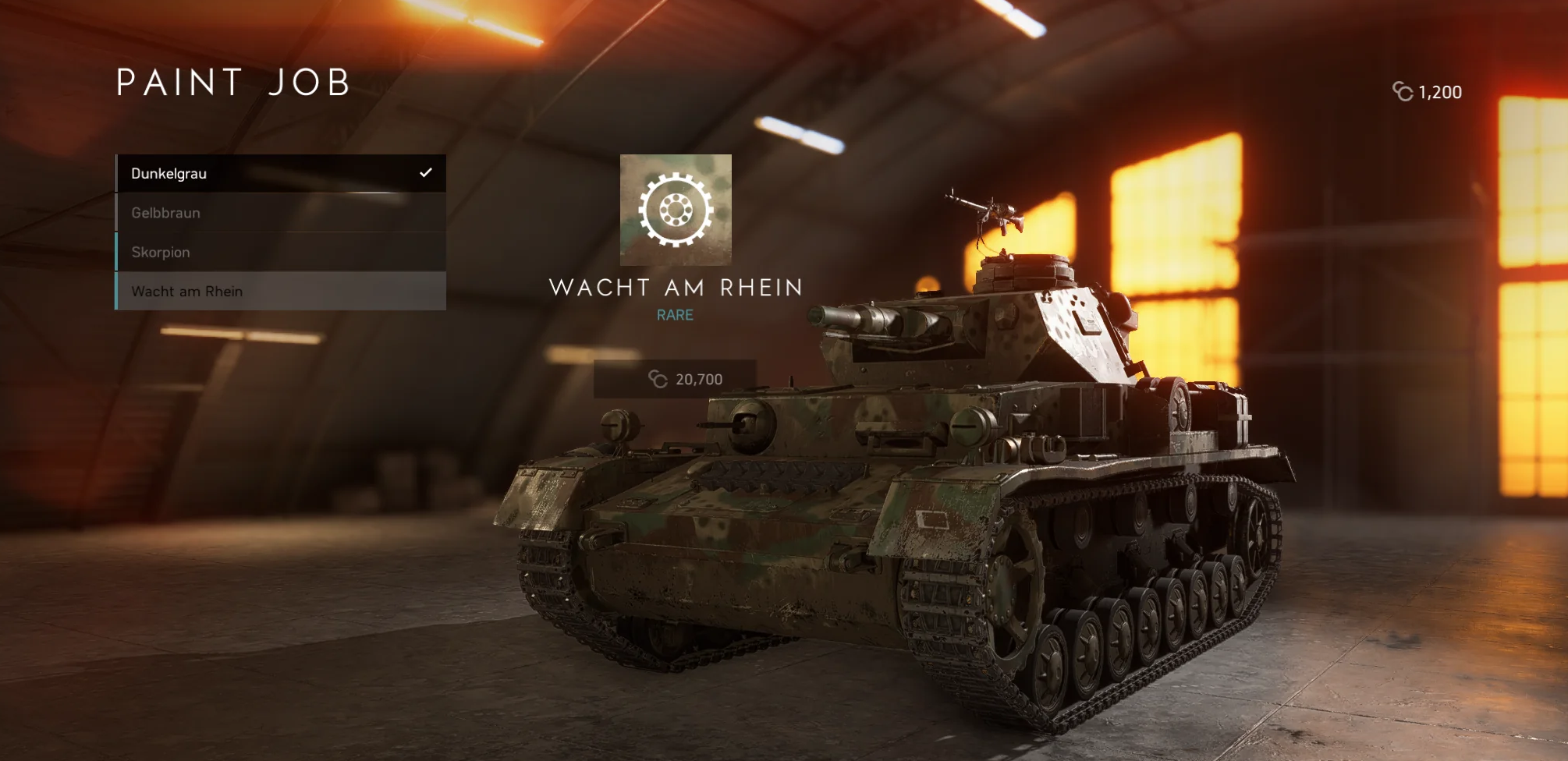The width and height of the screenshot is (1568, 761).
Task: Select the Wacht am Rhein entry
Action: [281, 291]
